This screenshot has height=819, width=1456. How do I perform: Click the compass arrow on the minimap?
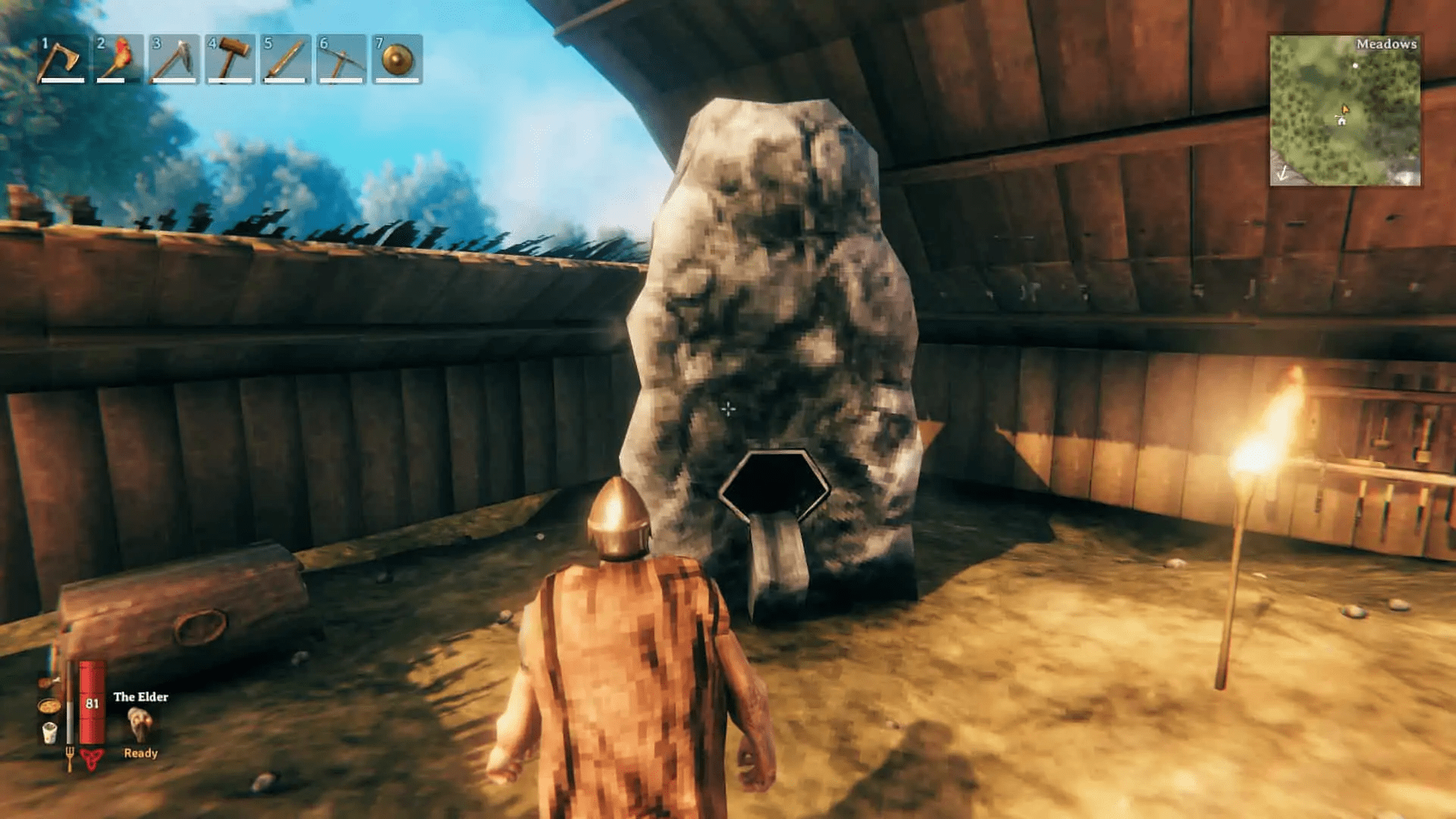1282,174
